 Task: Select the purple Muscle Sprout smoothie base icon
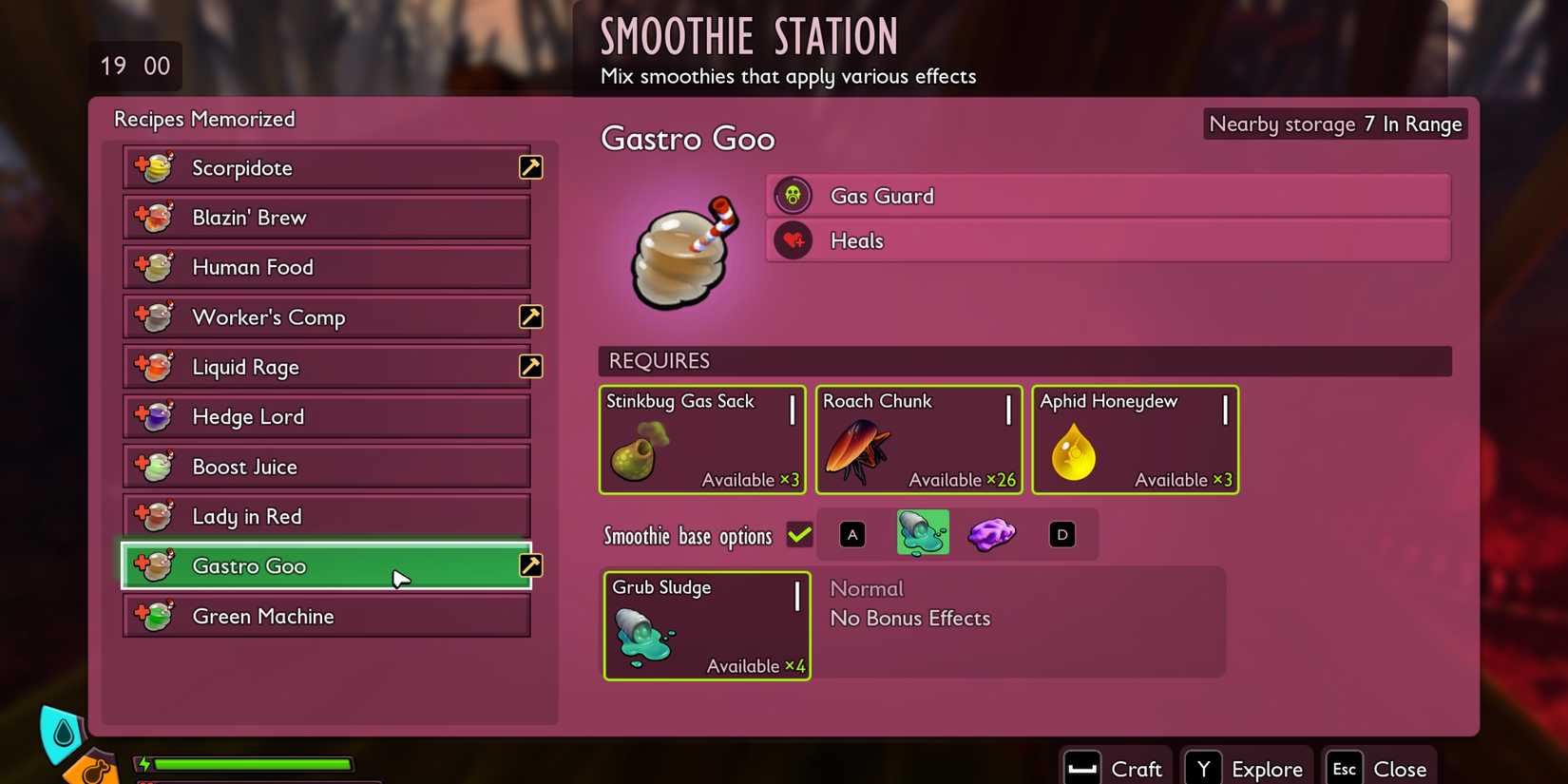pyautogui.click(x=991, y=533)
